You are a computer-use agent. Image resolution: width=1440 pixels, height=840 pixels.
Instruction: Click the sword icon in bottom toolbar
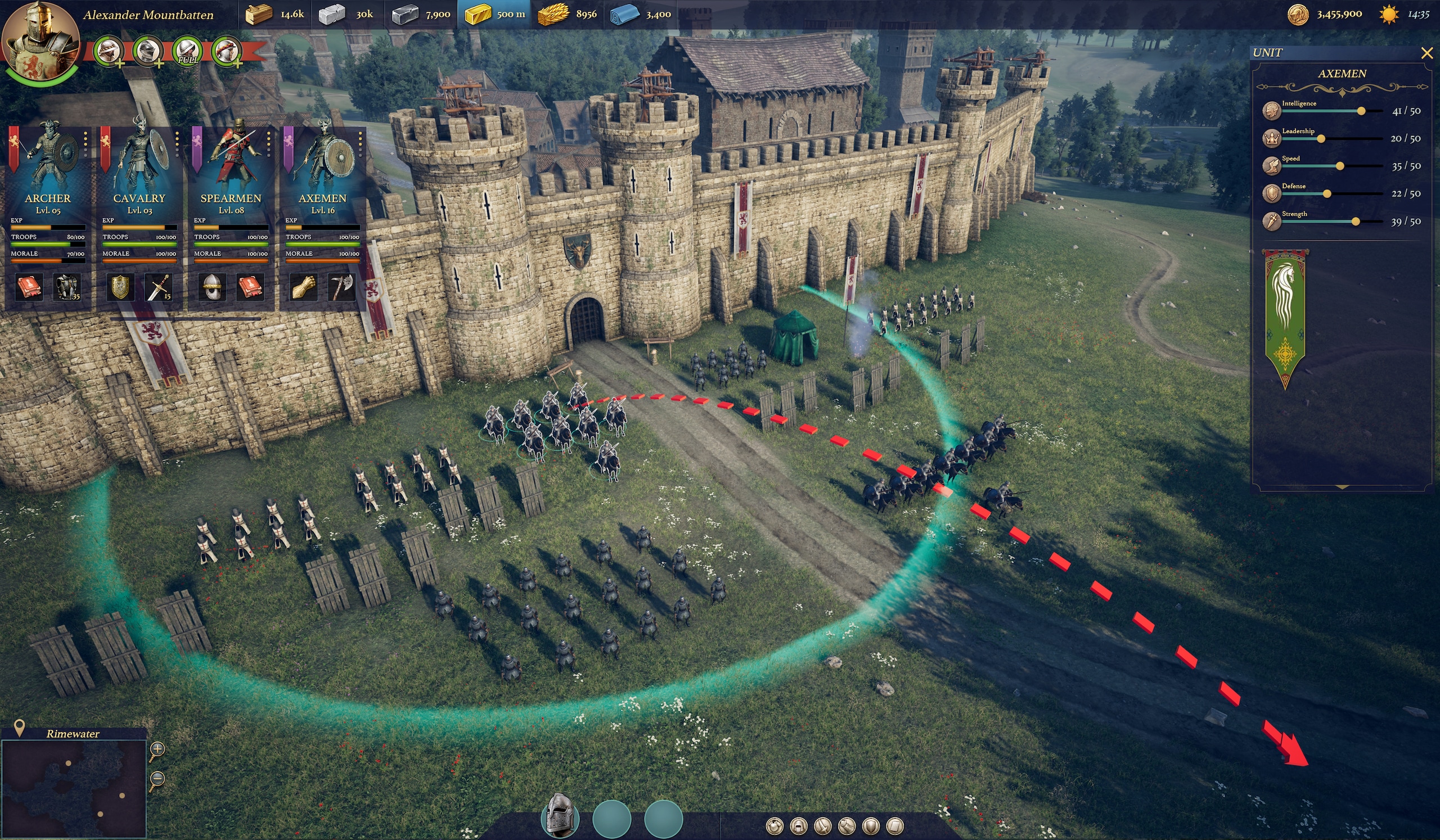(x=822, y=826)
